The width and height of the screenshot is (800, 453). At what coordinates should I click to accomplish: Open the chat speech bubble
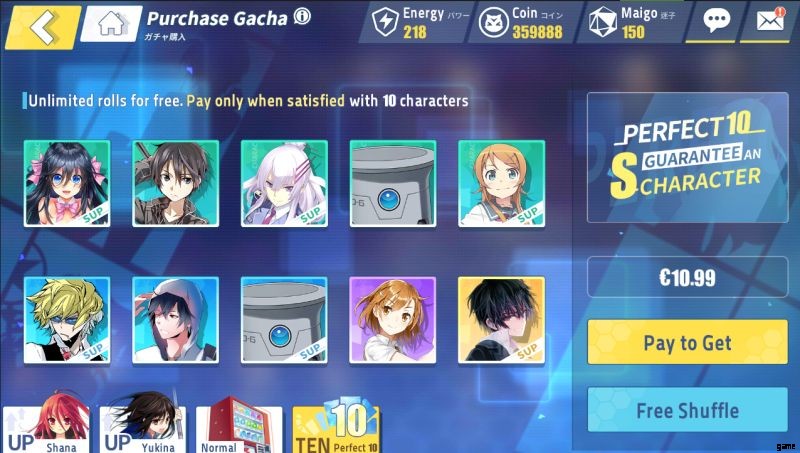(x=715, y=21)
